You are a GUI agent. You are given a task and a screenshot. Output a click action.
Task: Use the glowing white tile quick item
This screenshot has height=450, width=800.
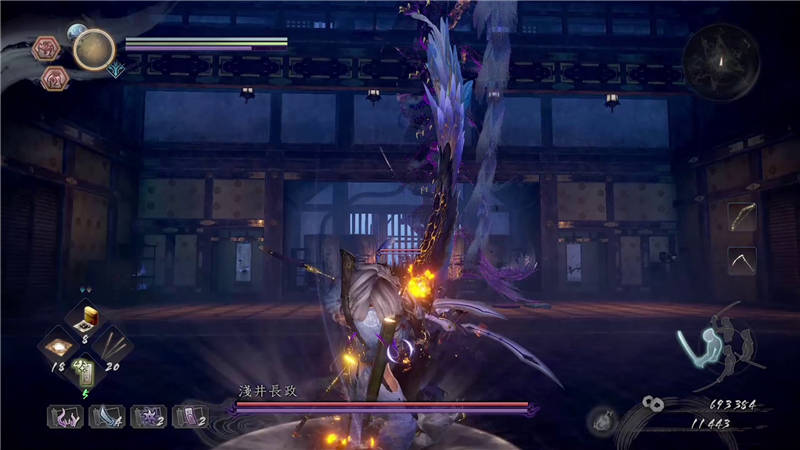(x=59, y=346)
